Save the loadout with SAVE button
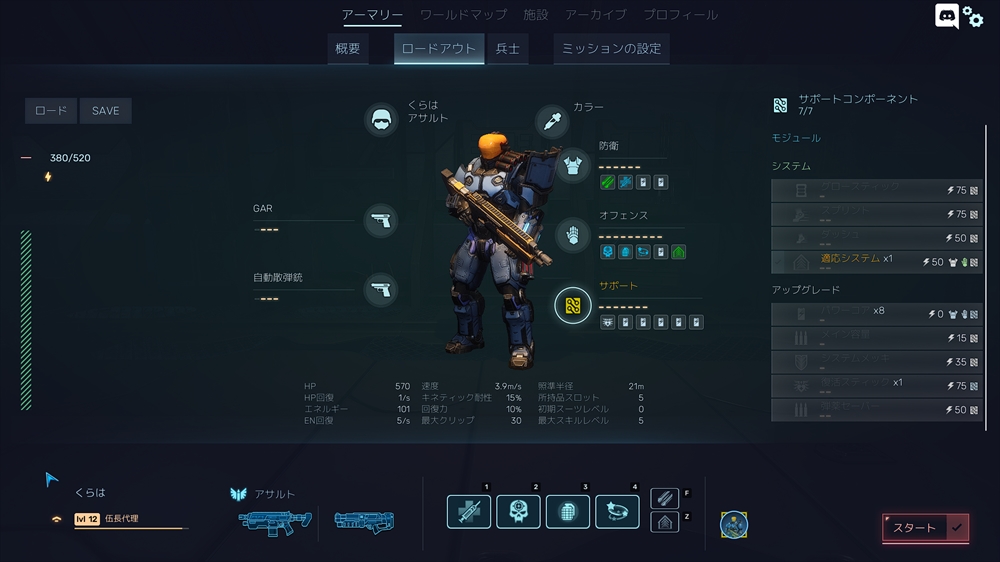Viewport: 1000px width, 562px height. click(105, 111)
